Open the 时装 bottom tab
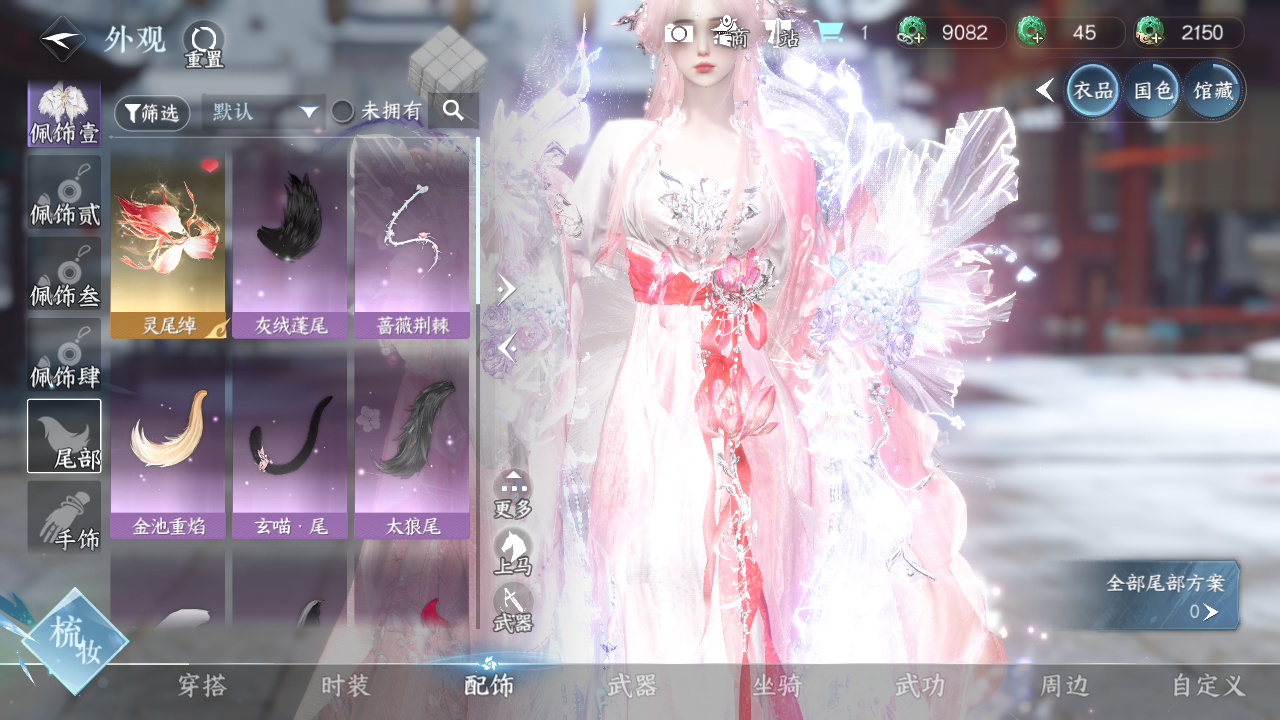This screenshot has width=1280, height=720. point(346,686)
